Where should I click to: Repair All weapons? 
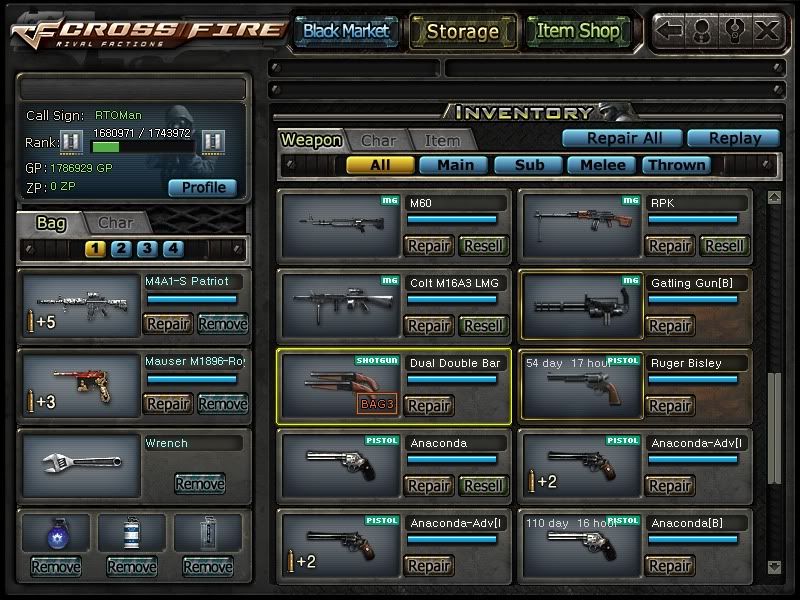(x=620, y=139)
